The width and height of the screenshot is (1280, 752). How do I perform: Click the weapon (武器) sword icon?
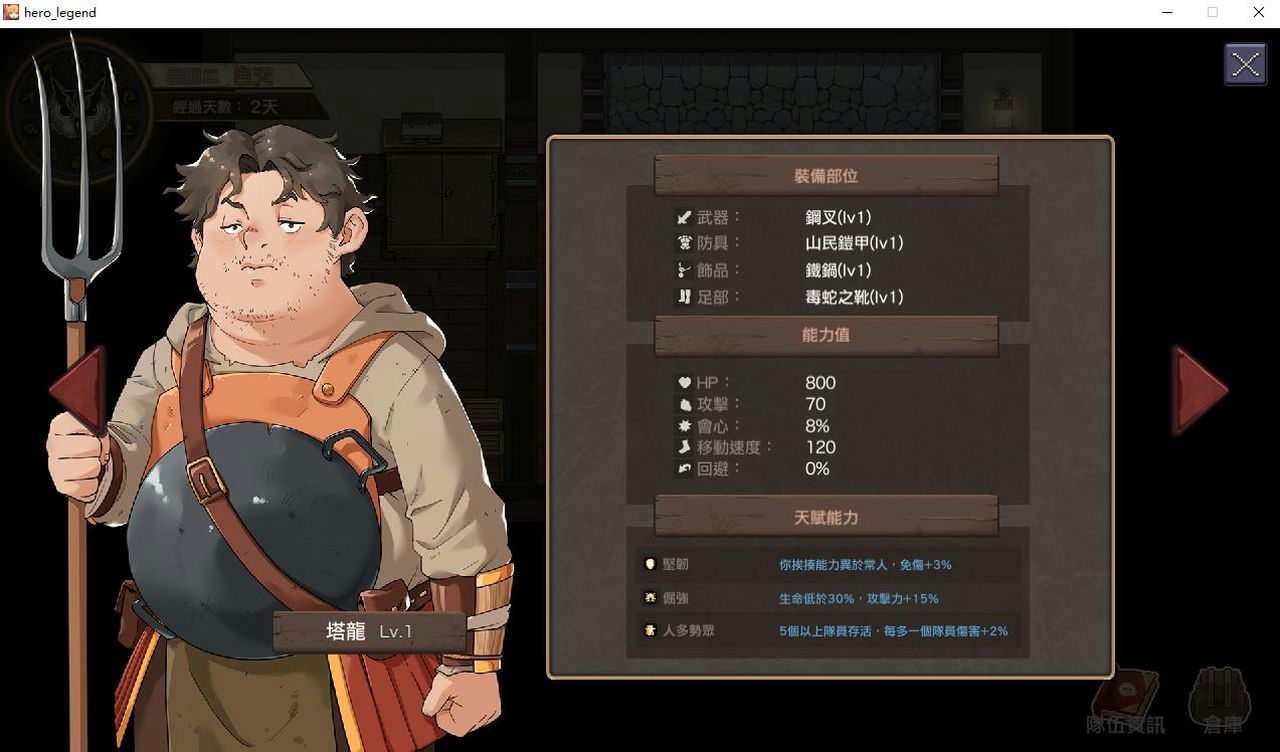(x=683, y=216)
